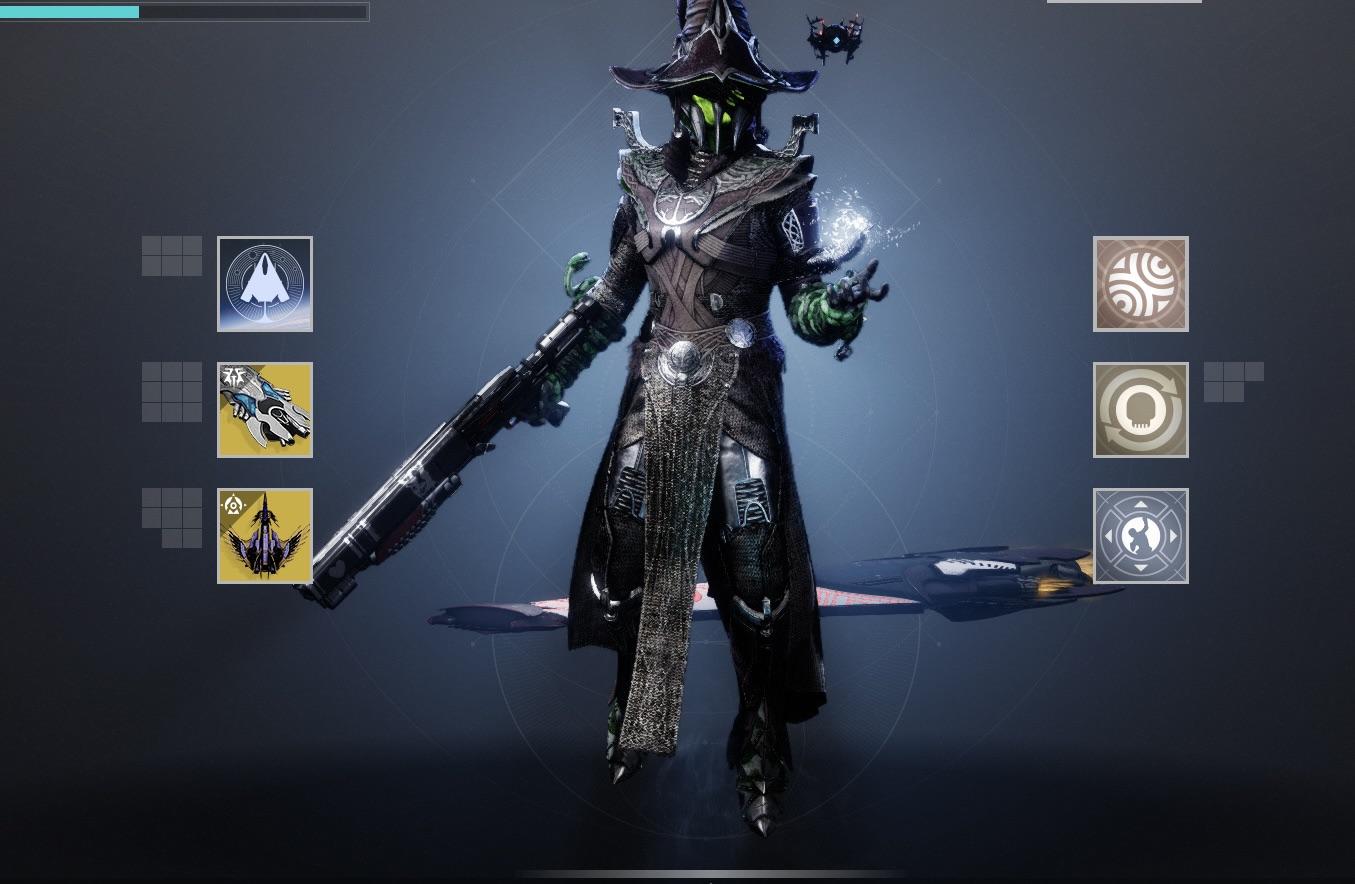Click the teal progress bar at top left
This screenshot has width=1355, height=884.
(x=70, y=11)
